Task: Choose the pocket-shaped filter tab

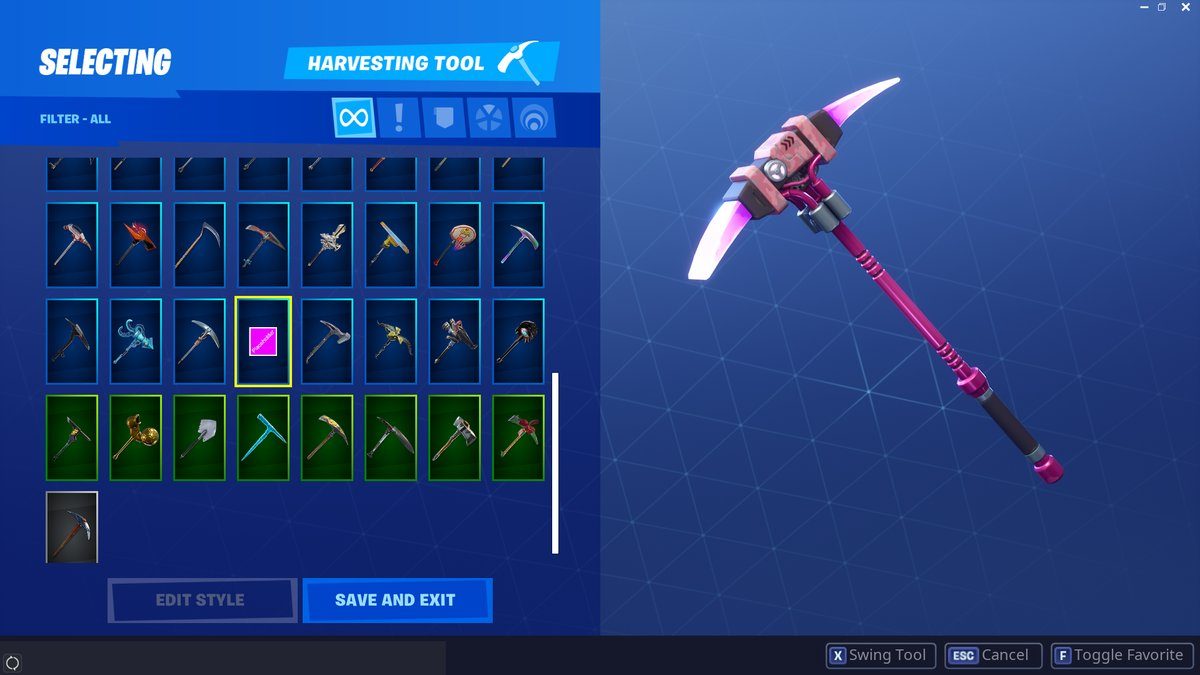Action: (x=444, y=118)
